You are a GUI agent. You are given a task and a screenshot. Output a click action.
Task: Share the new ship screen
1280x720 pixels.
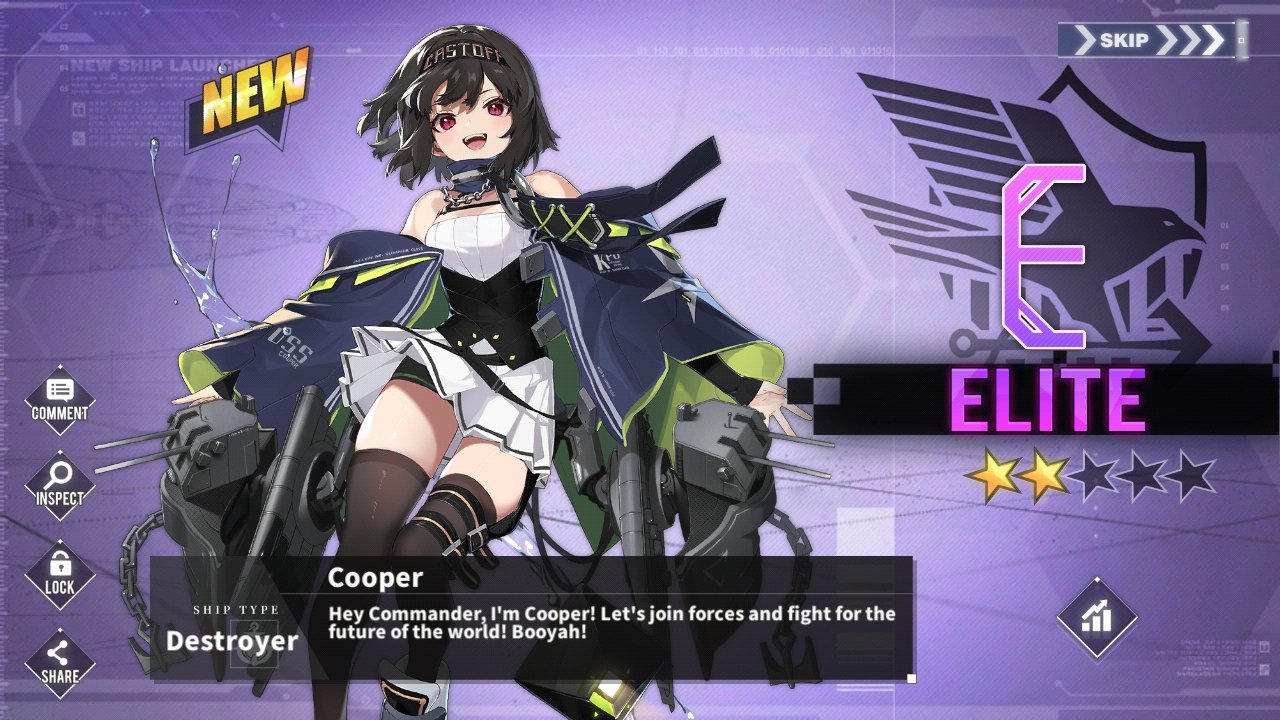60,661
